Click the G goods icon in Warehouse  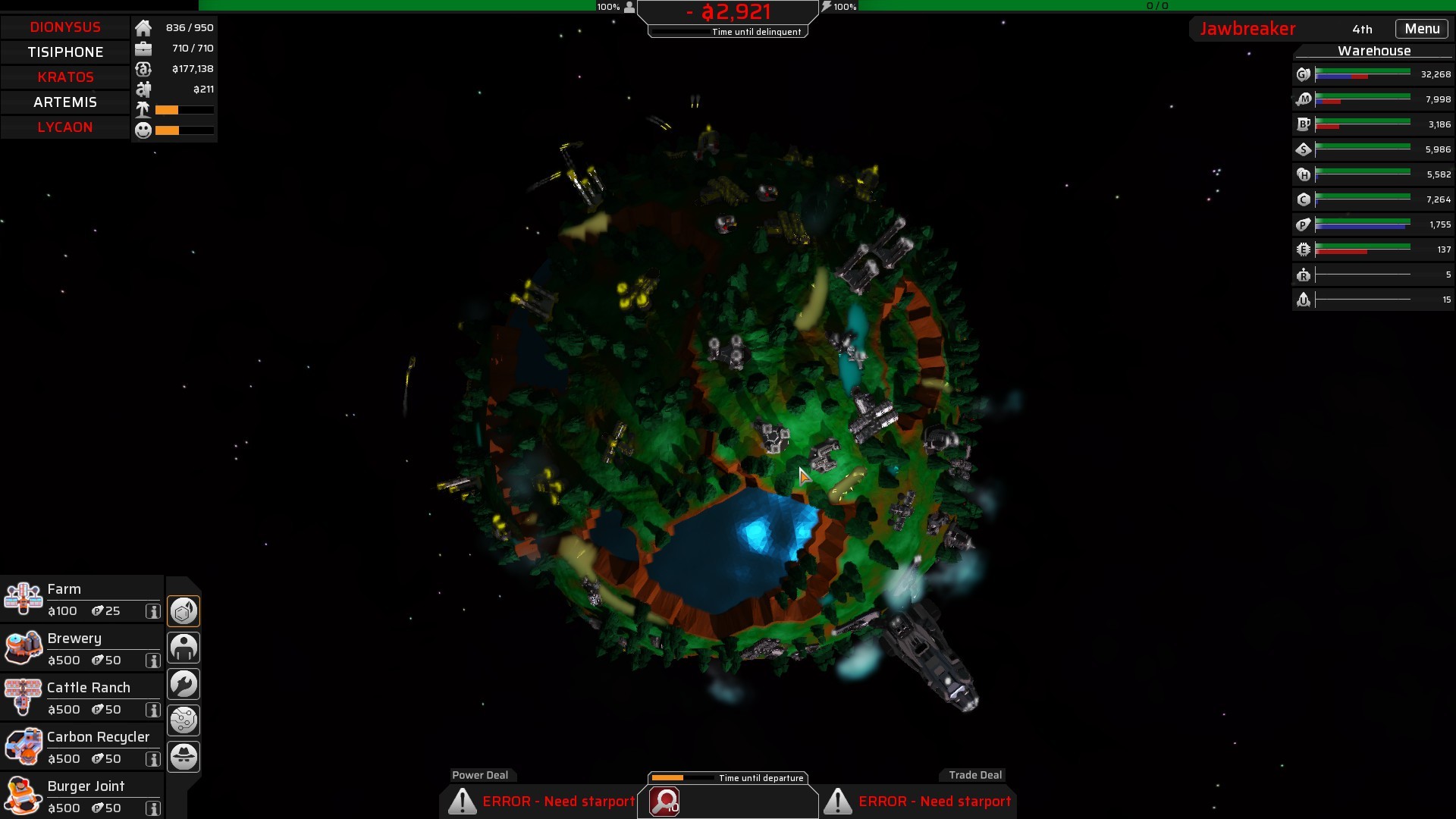click(1303, 74)
